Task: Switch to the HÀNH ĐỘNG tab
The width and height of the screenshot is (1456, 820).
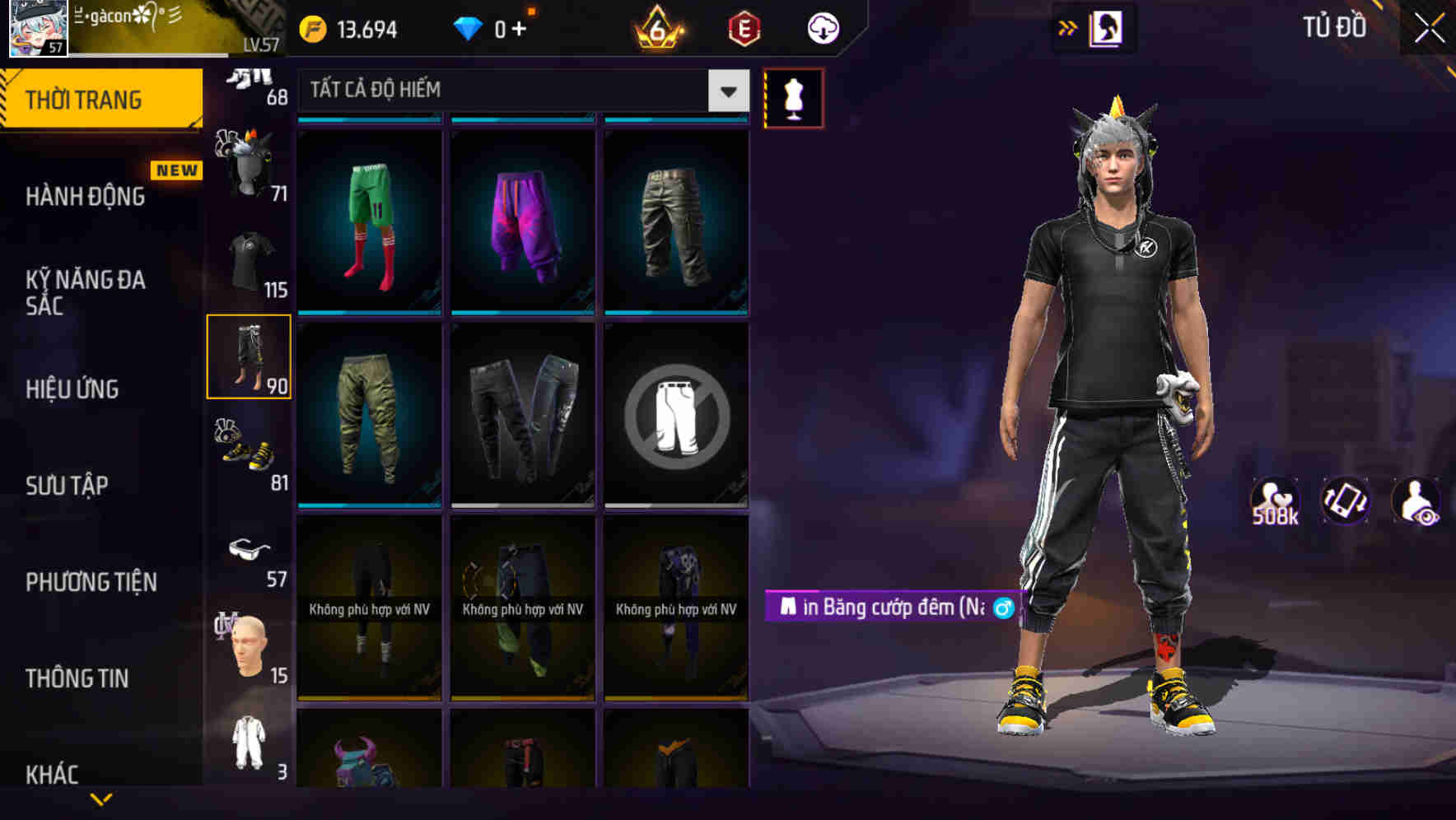Action: click(86, 197)
